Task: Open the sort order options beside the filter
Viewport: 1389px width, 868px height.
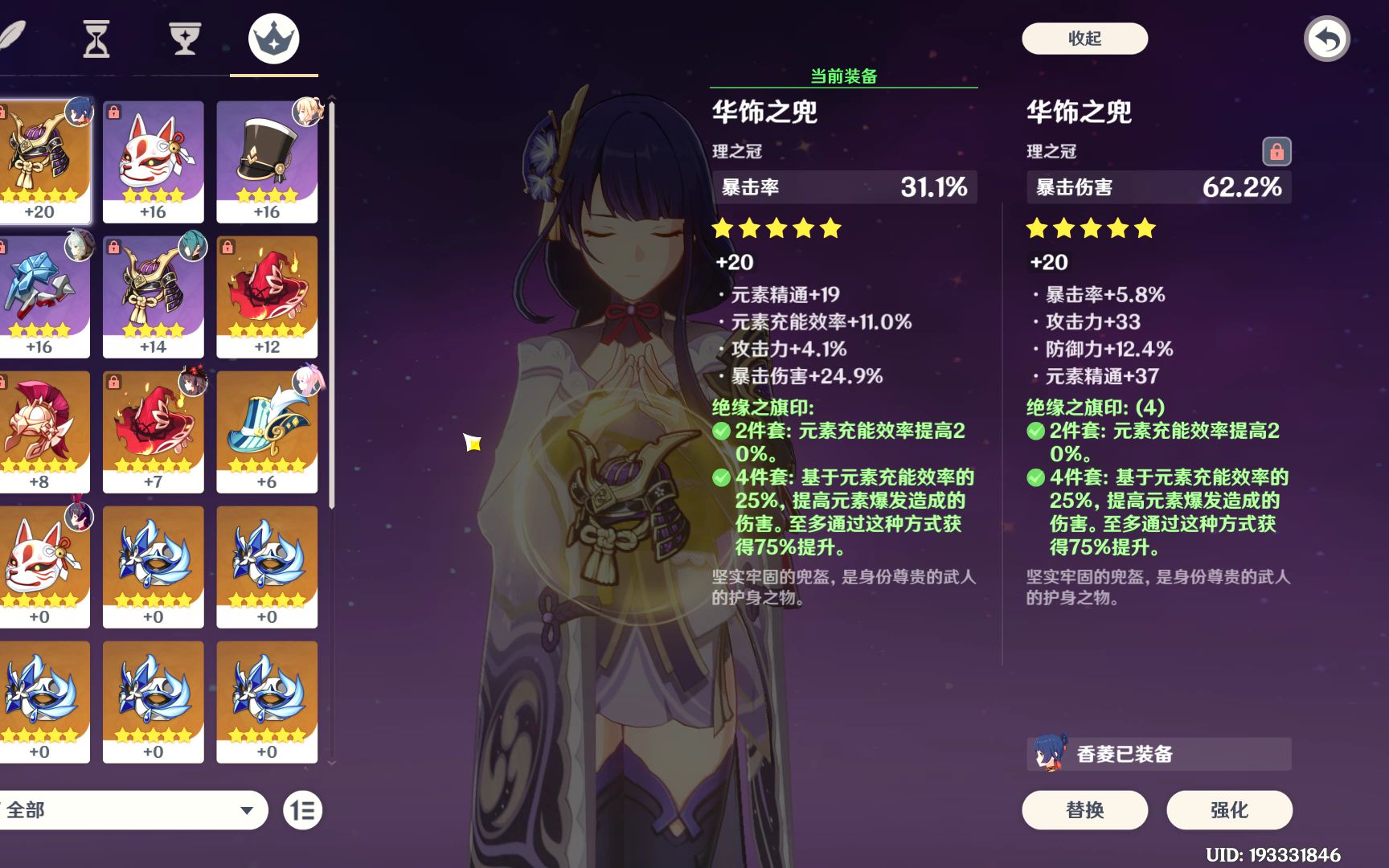Action: tap(304, 811)
